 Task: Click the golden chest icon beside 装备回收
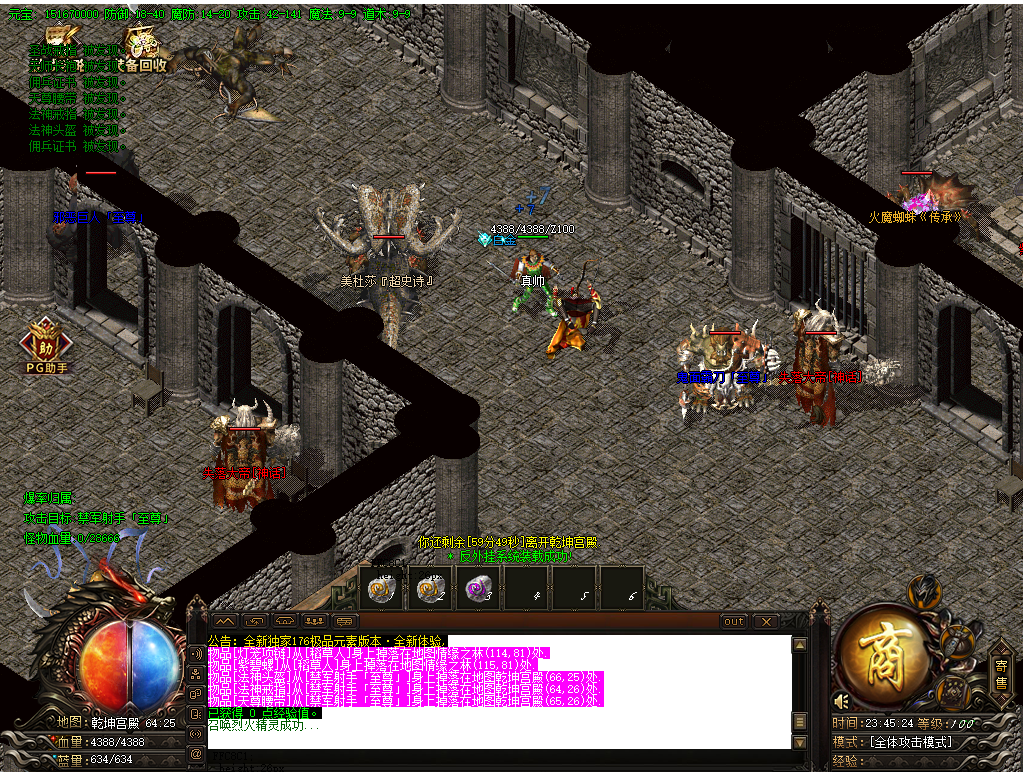(x=60, y=40)
